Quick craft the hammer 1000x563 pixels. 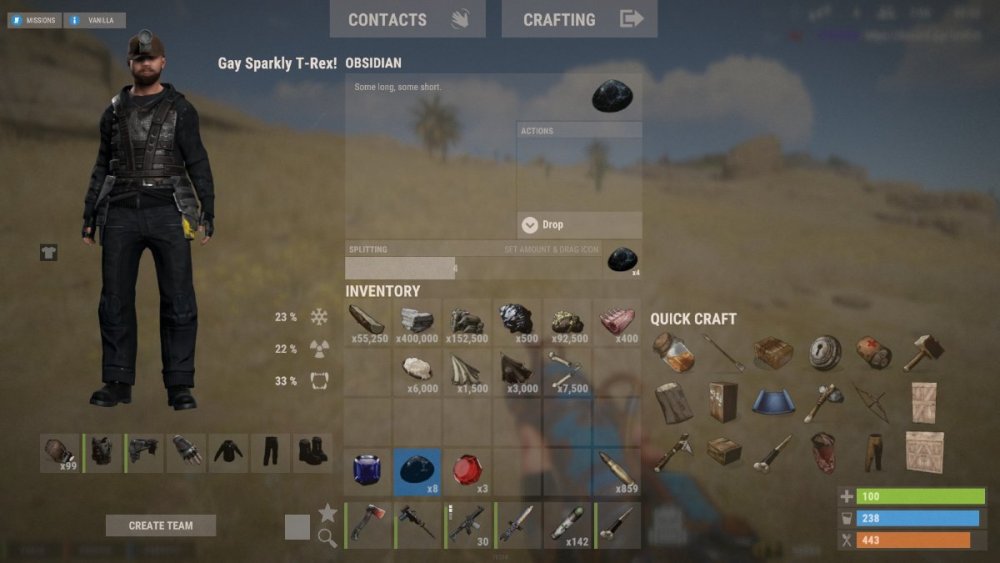(923, 352)
